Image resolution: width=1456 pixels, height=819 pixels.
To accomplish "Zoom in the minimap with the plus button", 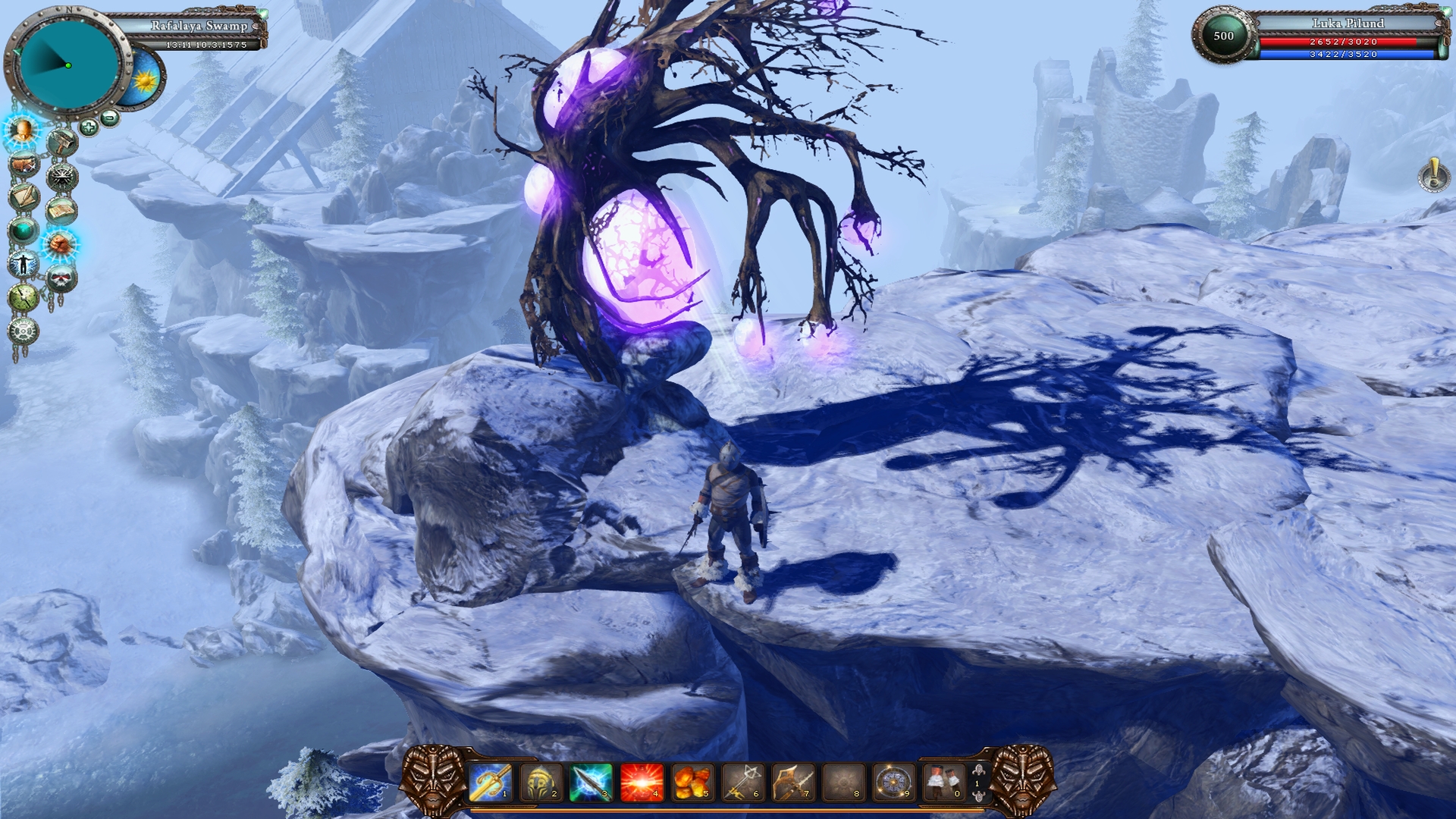I will point(89,127).
